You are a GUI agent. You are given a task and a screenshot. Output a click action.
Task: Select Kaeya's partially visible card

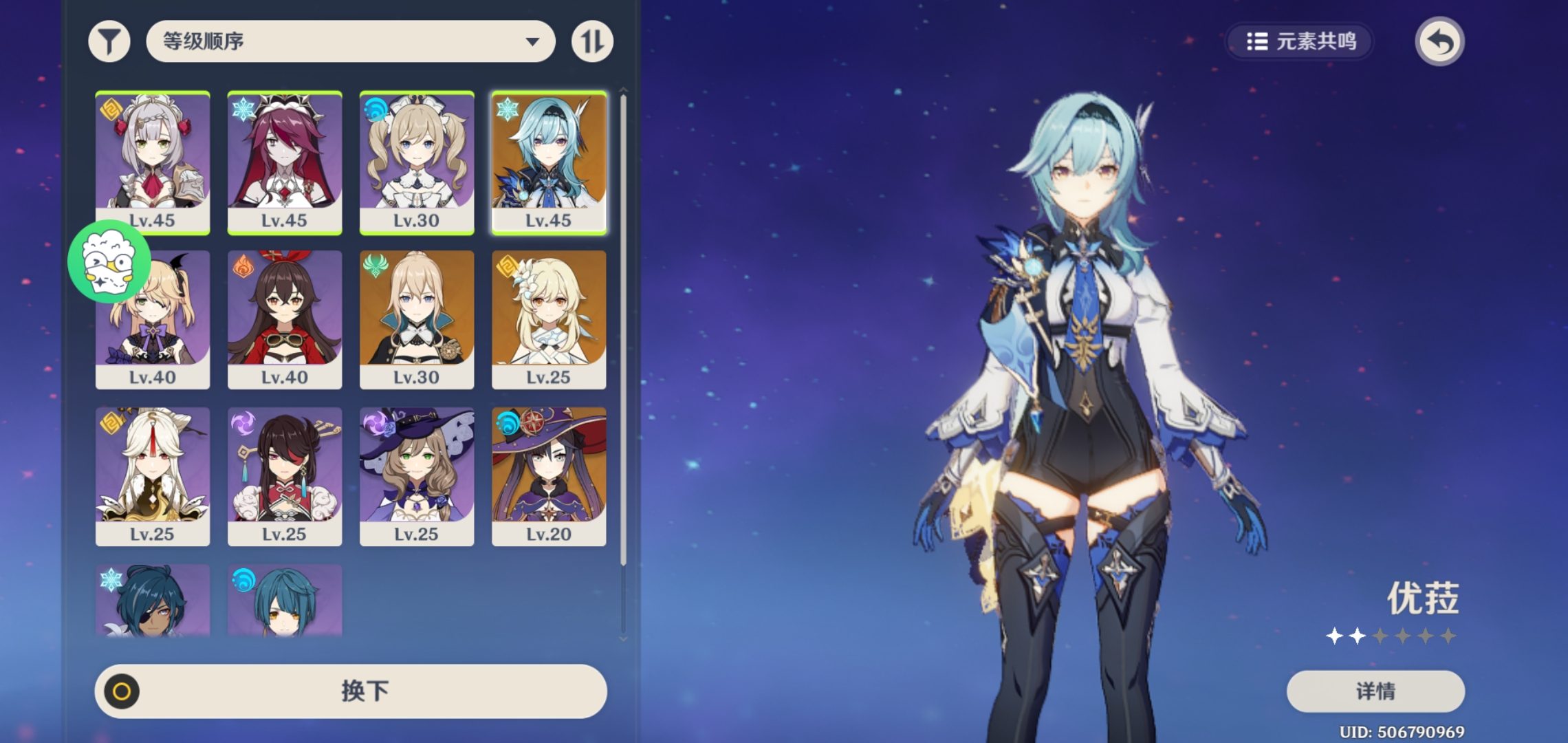click(x=153, y=601)
